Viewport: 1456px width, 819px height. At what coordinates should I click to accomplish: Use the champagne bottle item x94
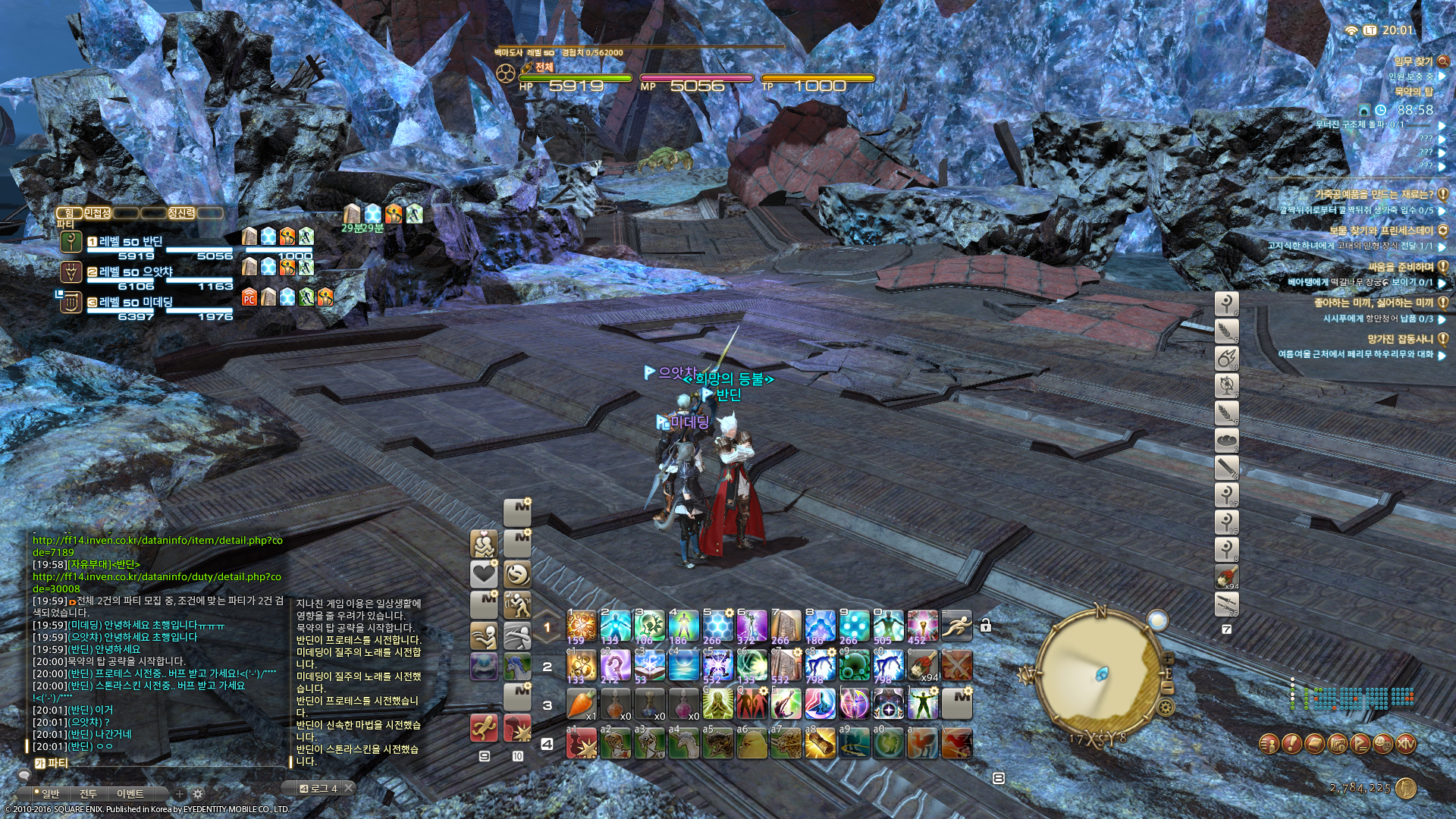(x=922, y=666)
